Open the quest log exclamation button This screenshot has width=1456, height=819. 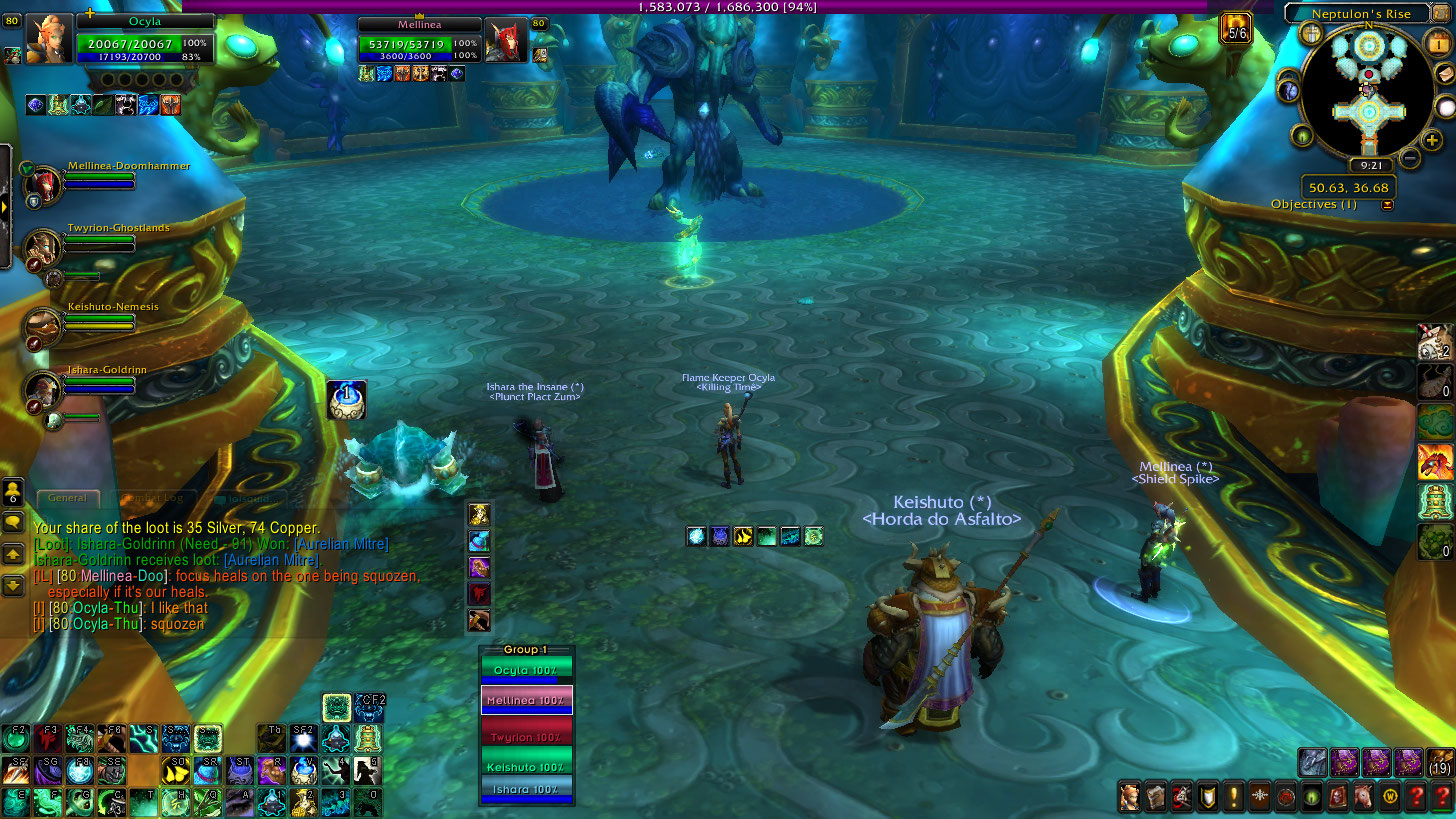point(1233,797)
